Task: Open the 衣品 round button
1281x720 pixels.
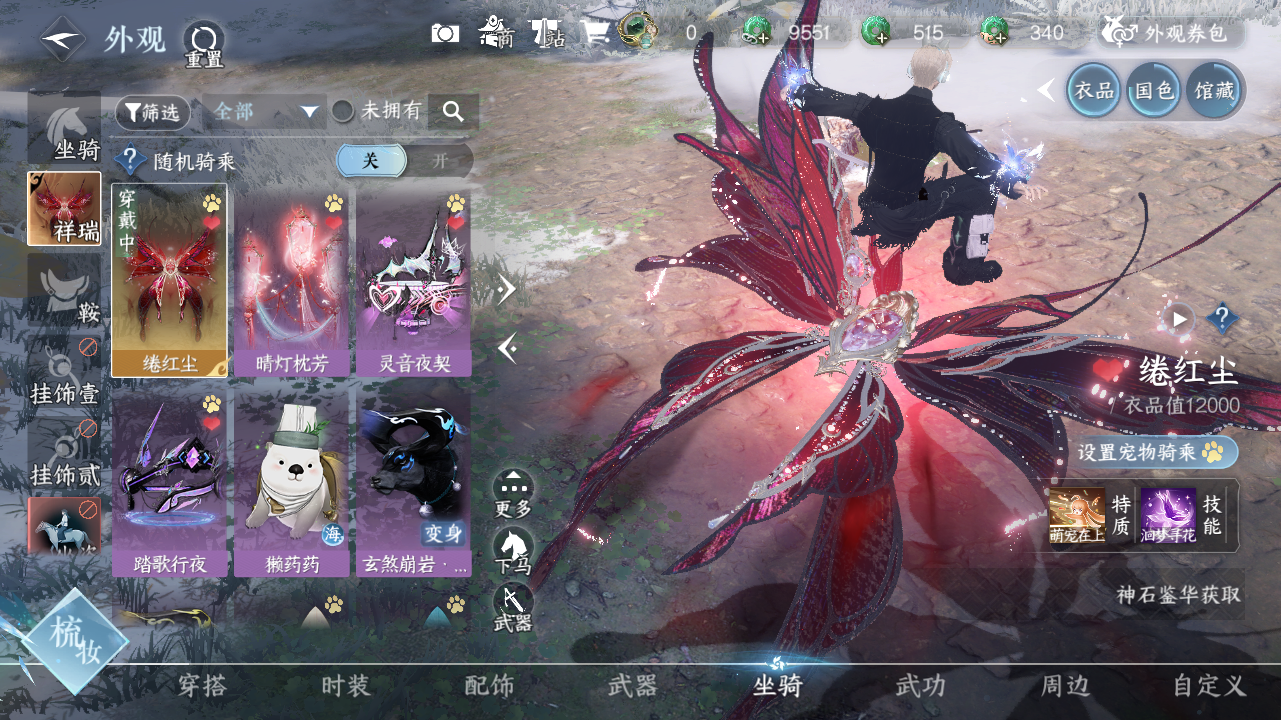Action: point(1093,91)
